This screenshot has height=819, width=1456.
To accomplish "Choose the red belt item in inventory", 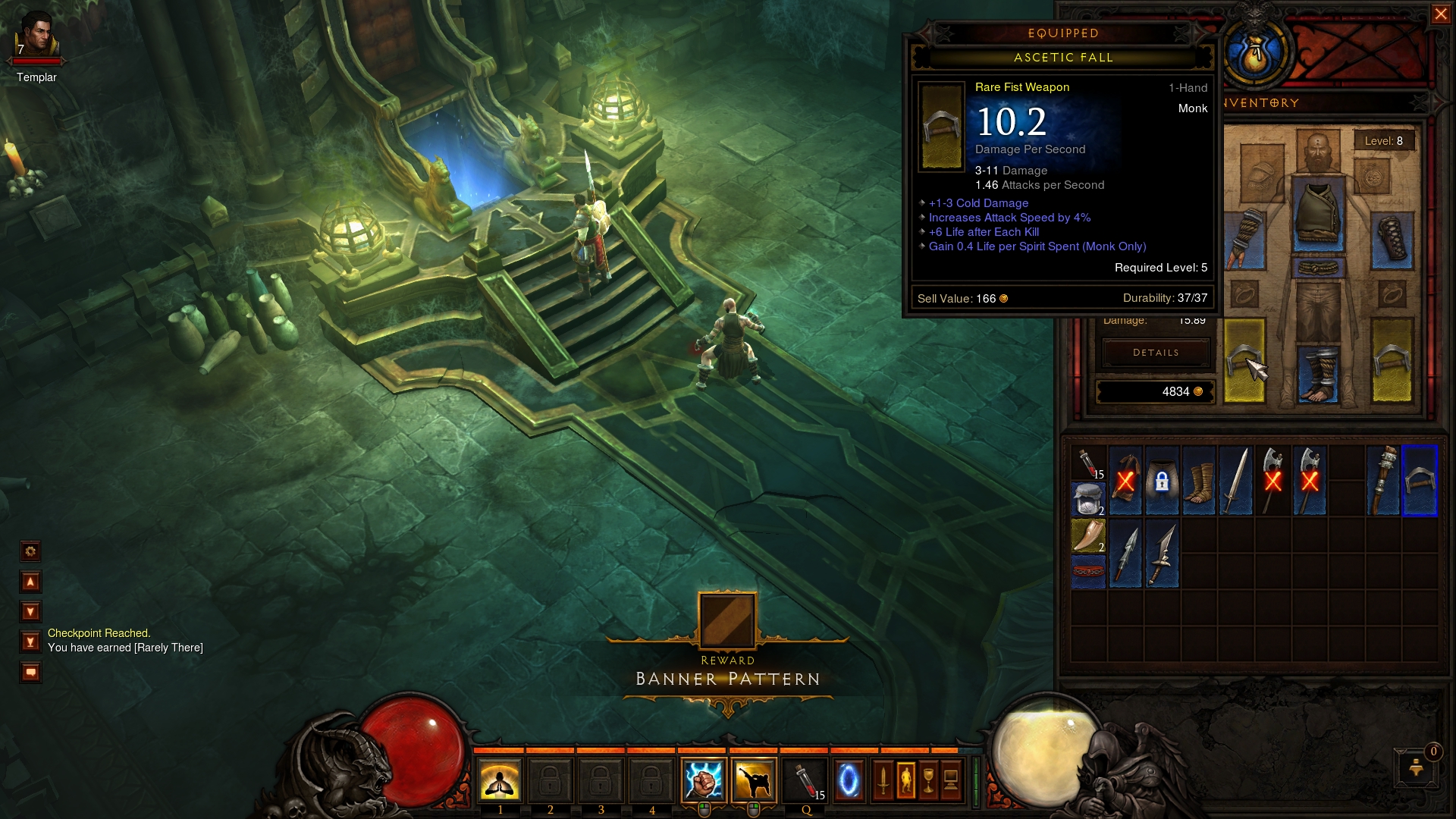I will [1088, 571].
